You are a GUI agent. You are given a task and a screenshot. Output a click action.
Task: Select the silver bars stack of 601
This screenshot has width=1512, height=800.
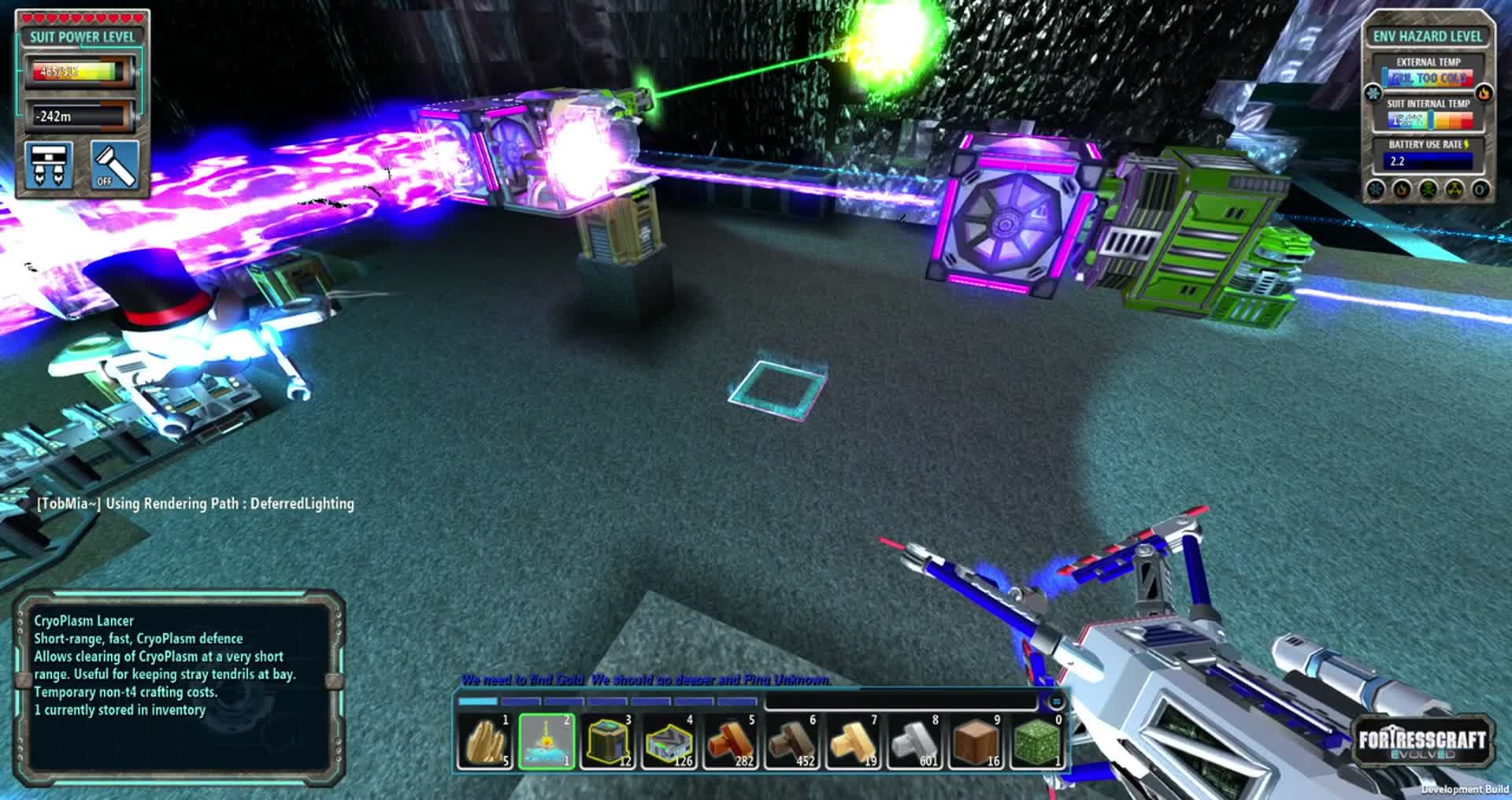[x=914, y=742]
